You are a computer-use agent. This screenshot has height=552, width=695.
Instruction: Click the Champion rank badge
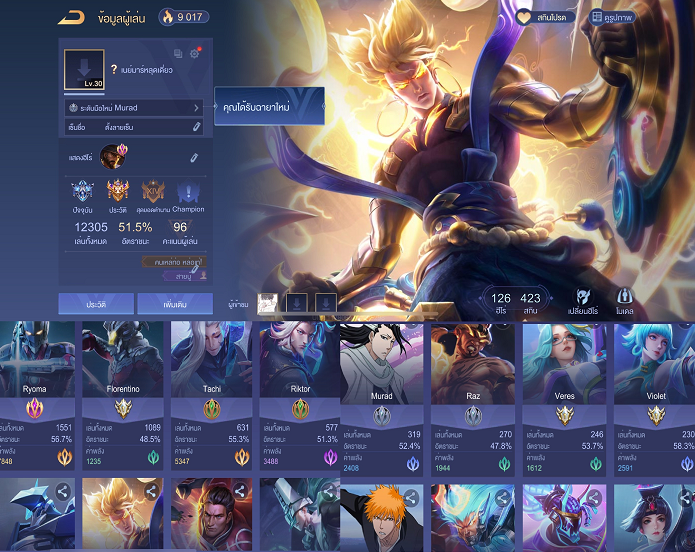[x=188, y=195]
